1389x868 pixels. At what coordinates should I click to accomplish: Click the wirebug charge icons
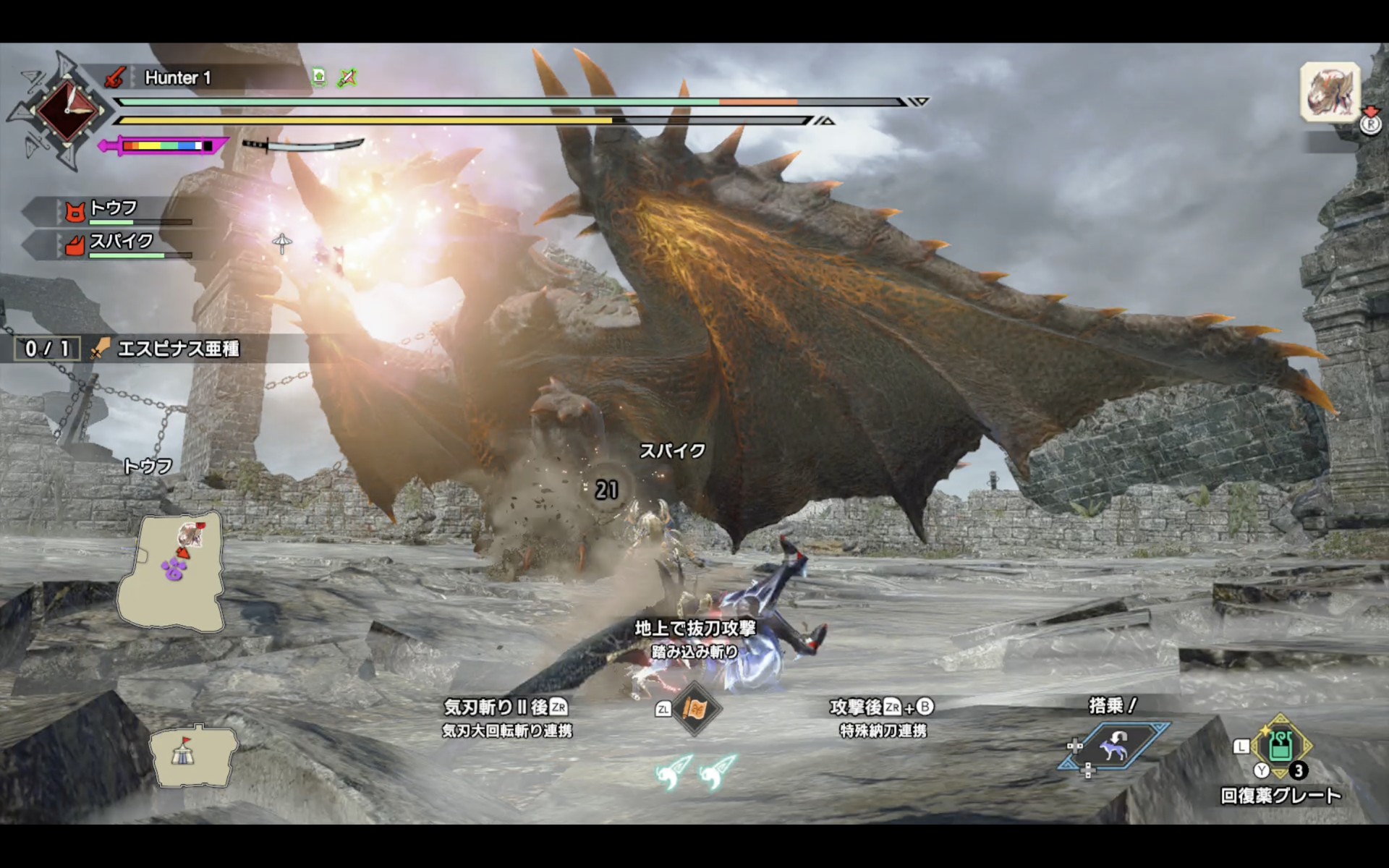[695, 771]
